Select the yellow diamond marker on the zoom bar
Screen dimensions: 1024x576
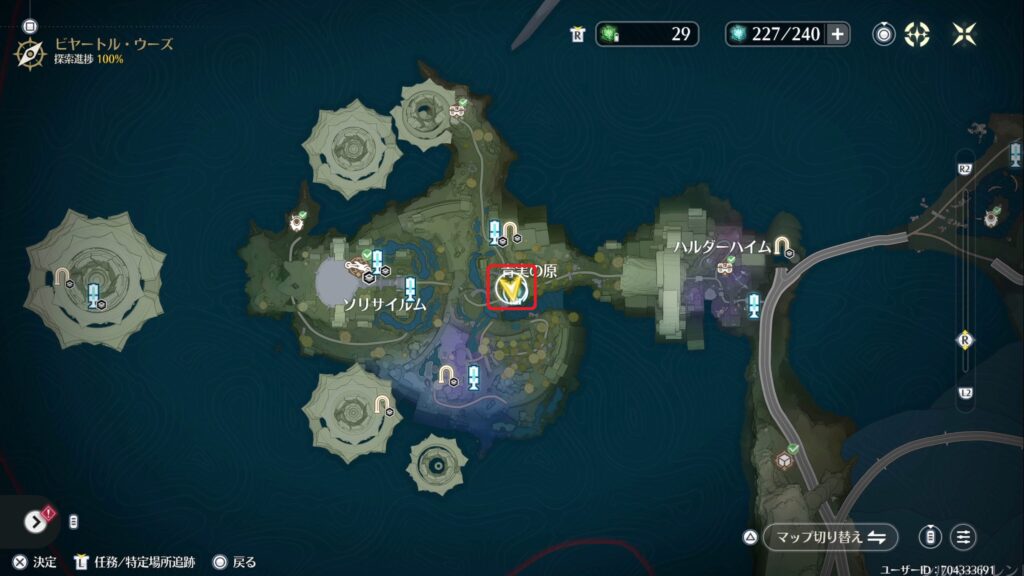pos(965,338)
